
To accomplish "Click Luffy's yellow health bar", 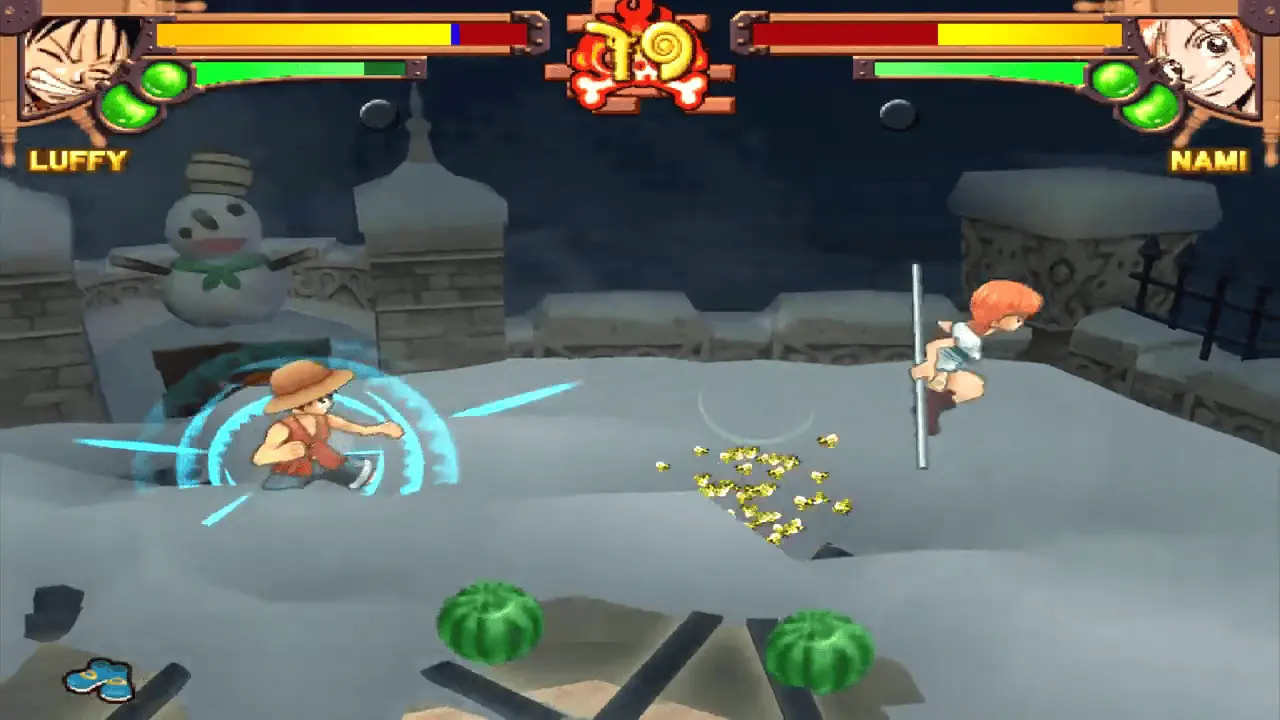I will [x=300, y=34].
